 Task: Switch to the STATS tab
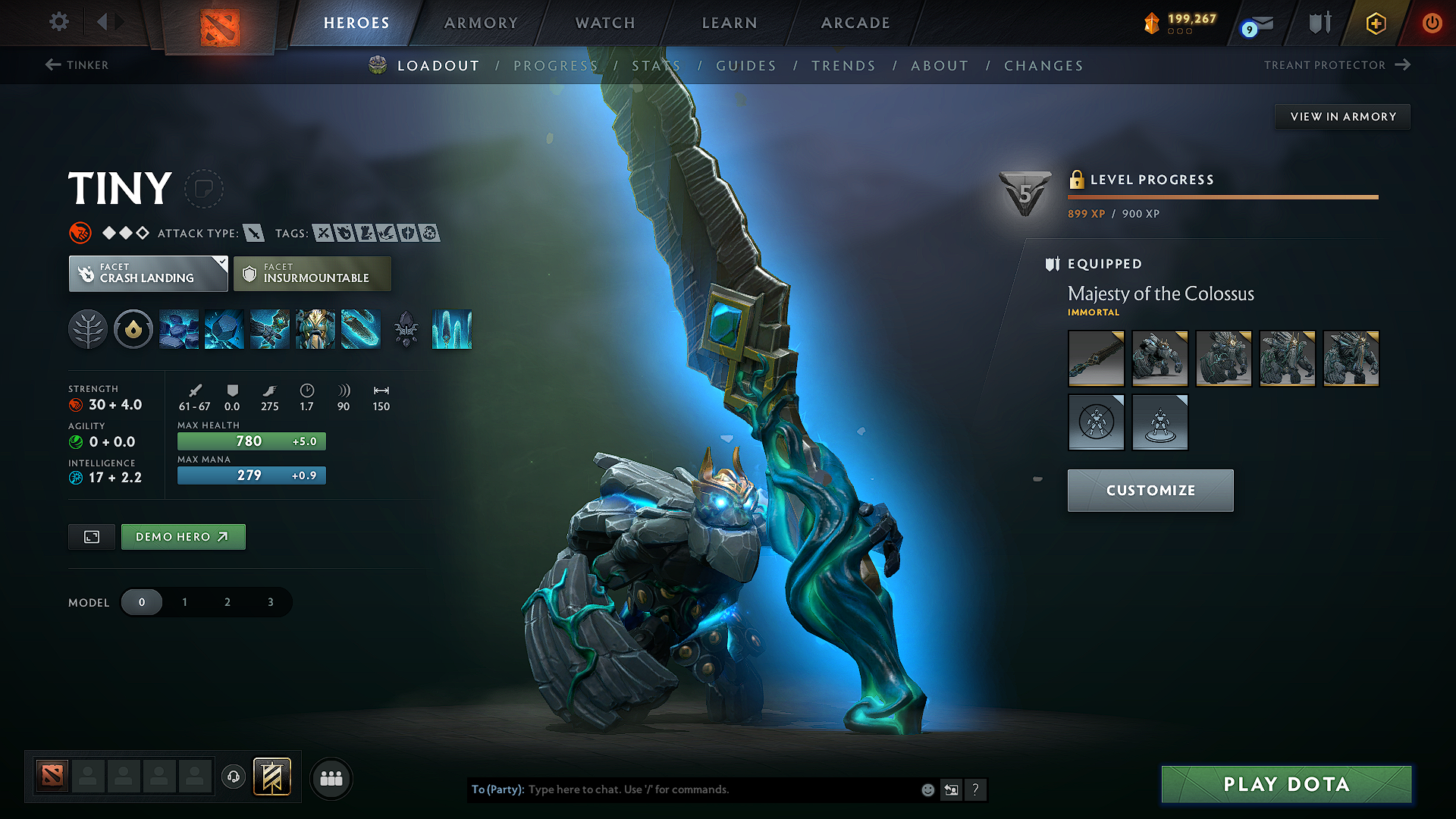[x=657, y=65]
